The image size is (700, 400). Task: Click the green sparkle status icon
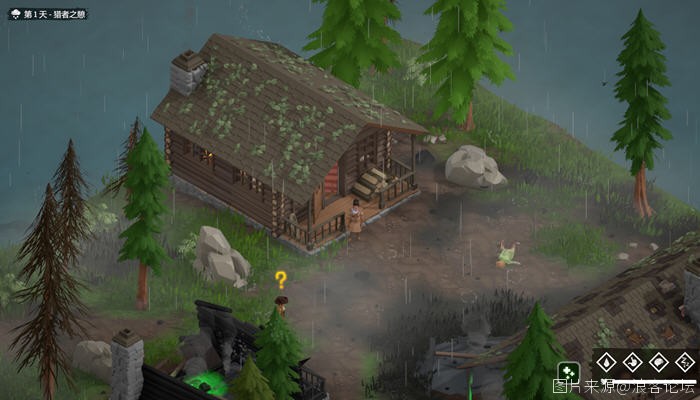coord(568,371)
